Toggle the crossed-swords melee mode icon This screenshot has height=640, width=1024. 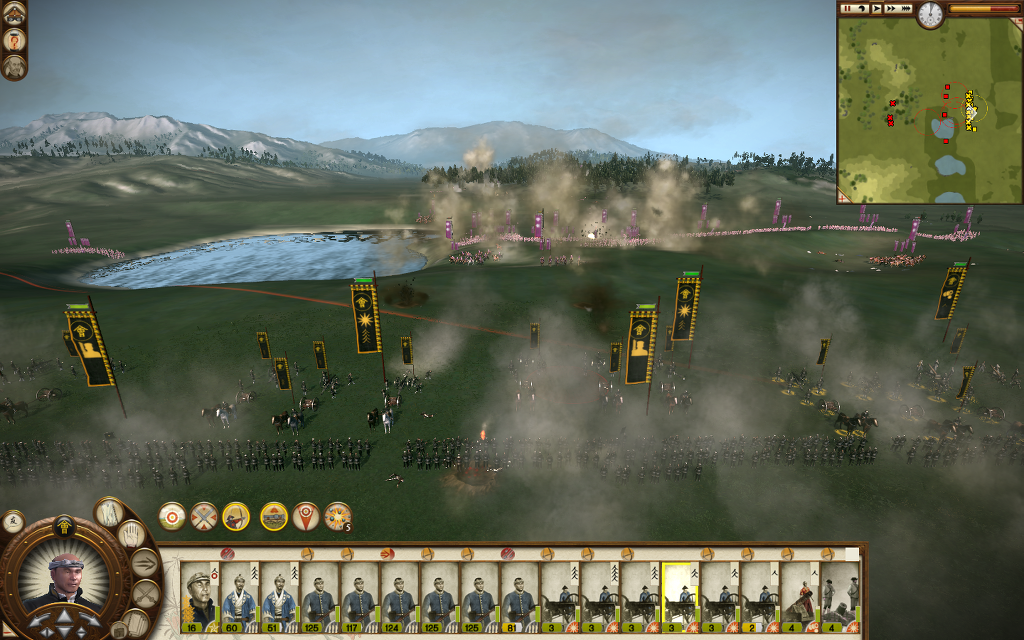[x=204, y=516]
